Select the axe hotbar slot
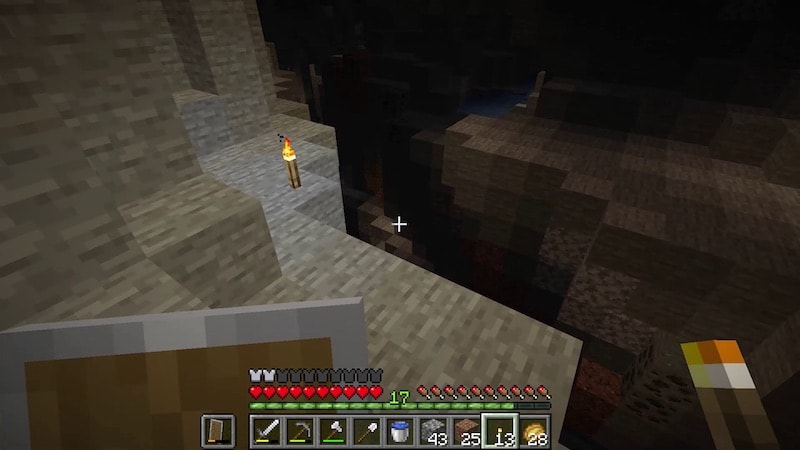 (x=332, y=431)
